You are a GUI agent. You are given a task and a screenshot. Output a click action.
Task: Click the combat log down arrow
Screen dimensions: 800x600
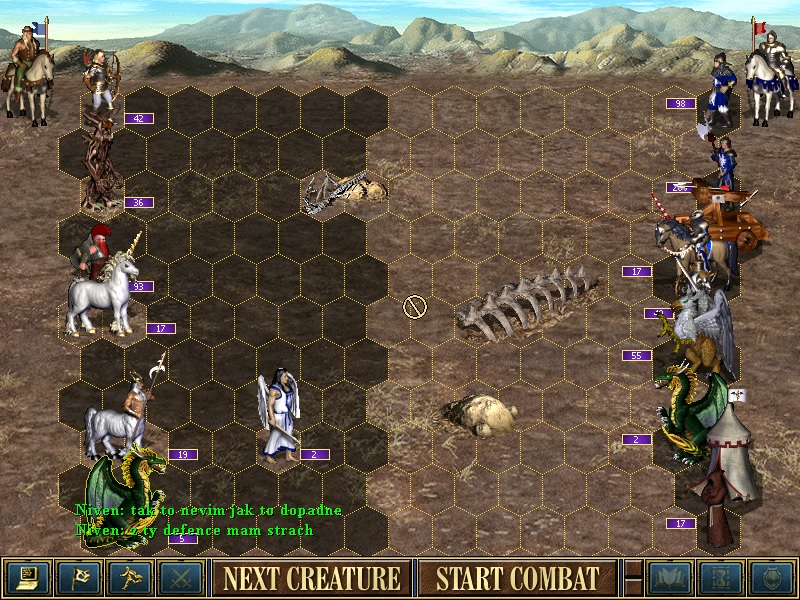click(x=632, y=587)
